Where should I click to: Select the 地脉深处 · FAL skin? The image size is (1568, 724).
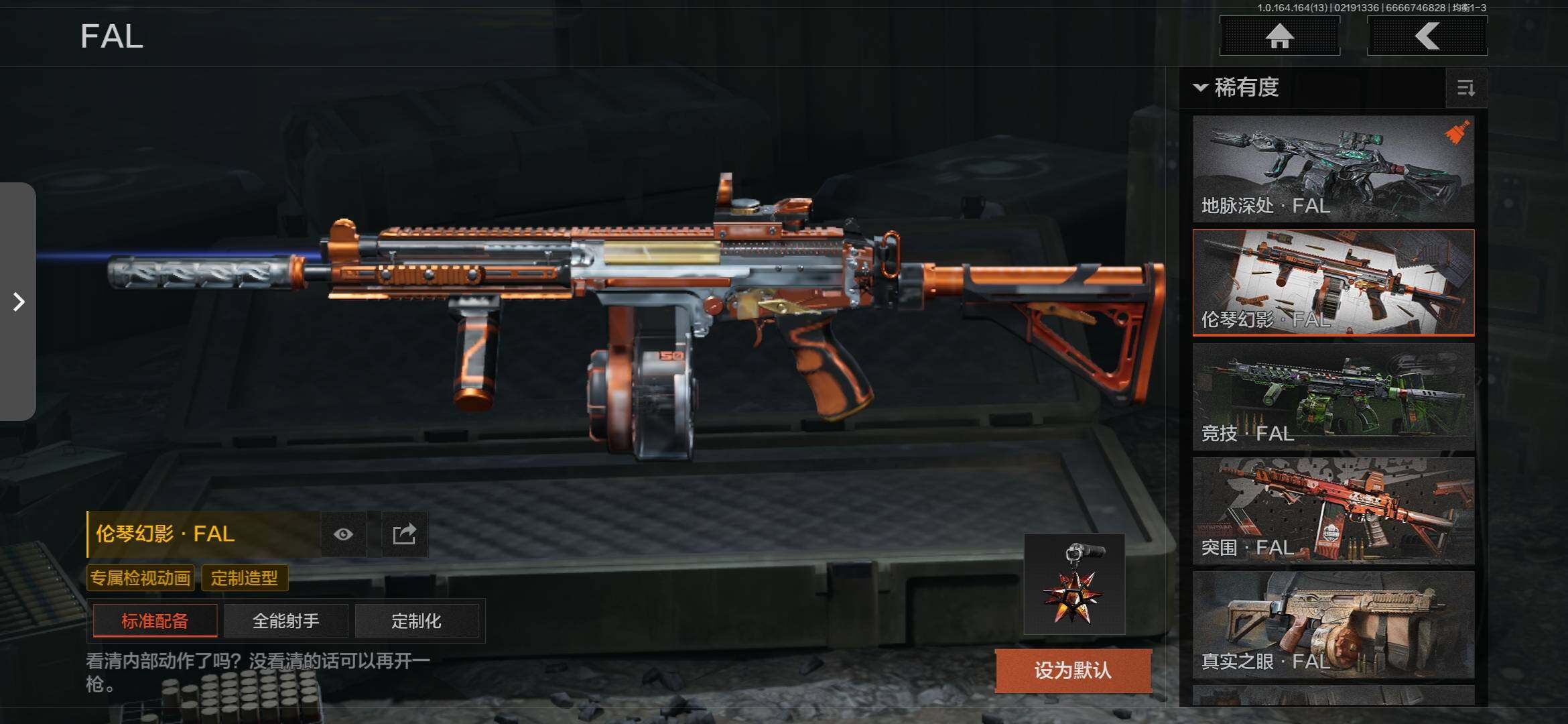click(1333, 169)
